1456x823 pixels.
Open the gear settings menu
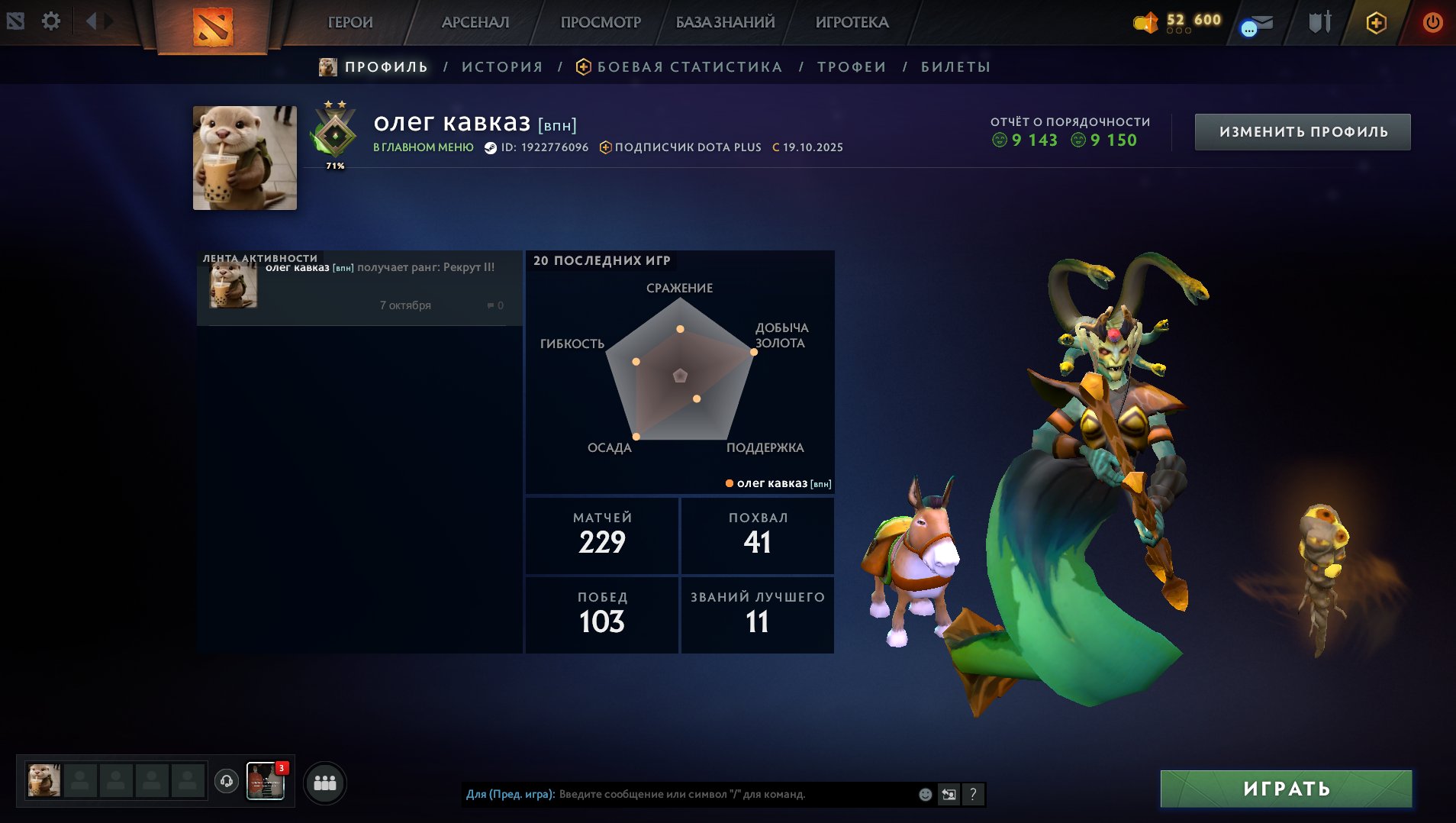coord(51,21)
